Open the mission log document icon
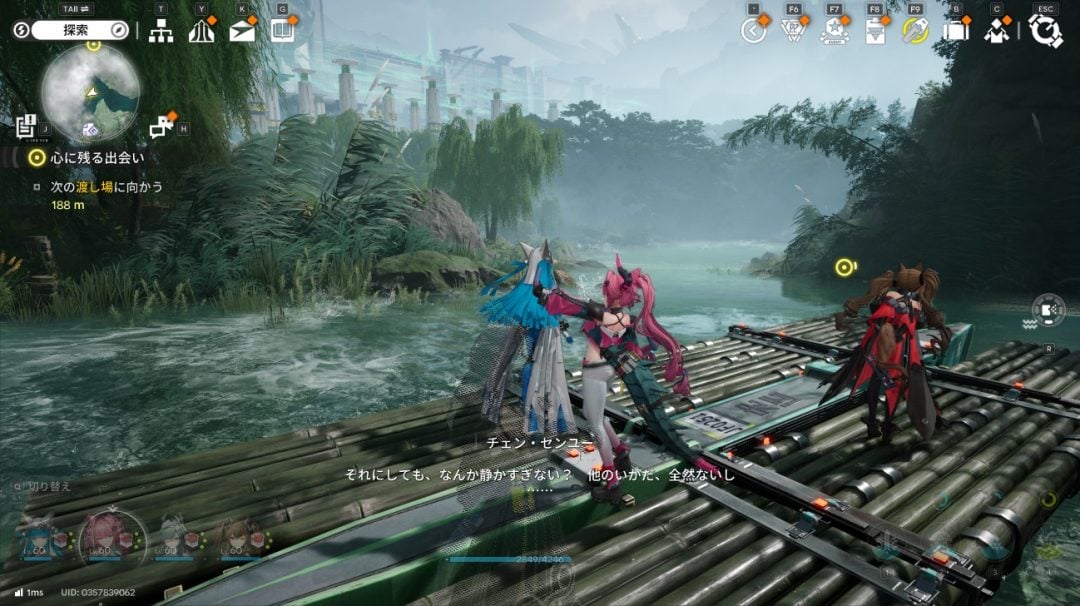The width and height of the screenshot is (1080, 606). coord(26,126)
